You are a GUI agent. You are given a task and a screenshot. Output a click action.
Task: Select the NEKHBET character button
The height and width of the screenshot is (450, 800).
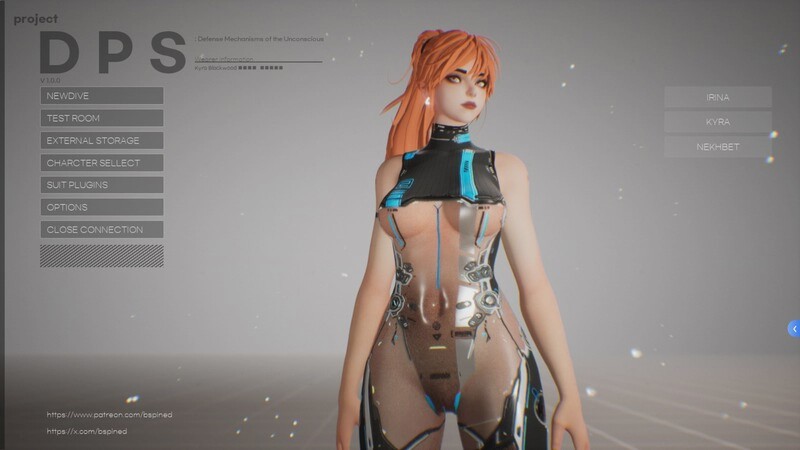click(x=717, y=147)
